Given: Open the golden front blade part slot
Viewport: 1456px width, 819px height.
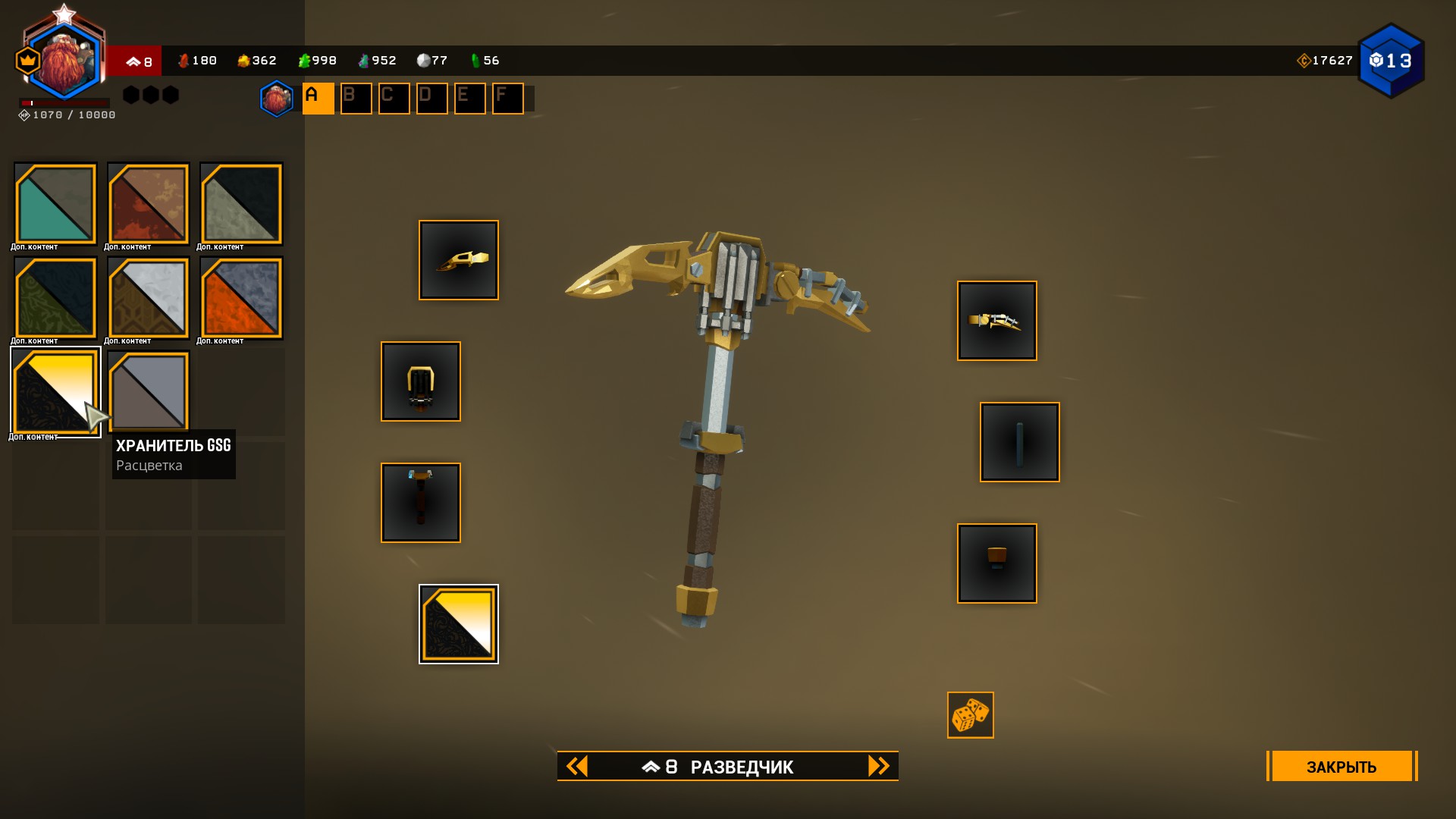Looking at the screenshot, I should pos(458,260).
